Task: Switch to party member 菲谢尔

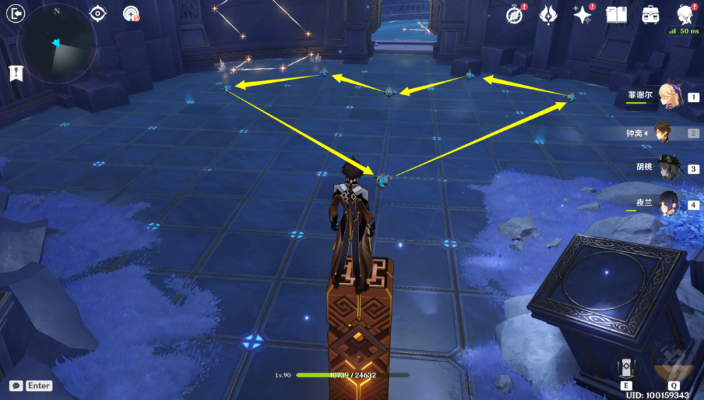Action: click(x=664, y=97)
